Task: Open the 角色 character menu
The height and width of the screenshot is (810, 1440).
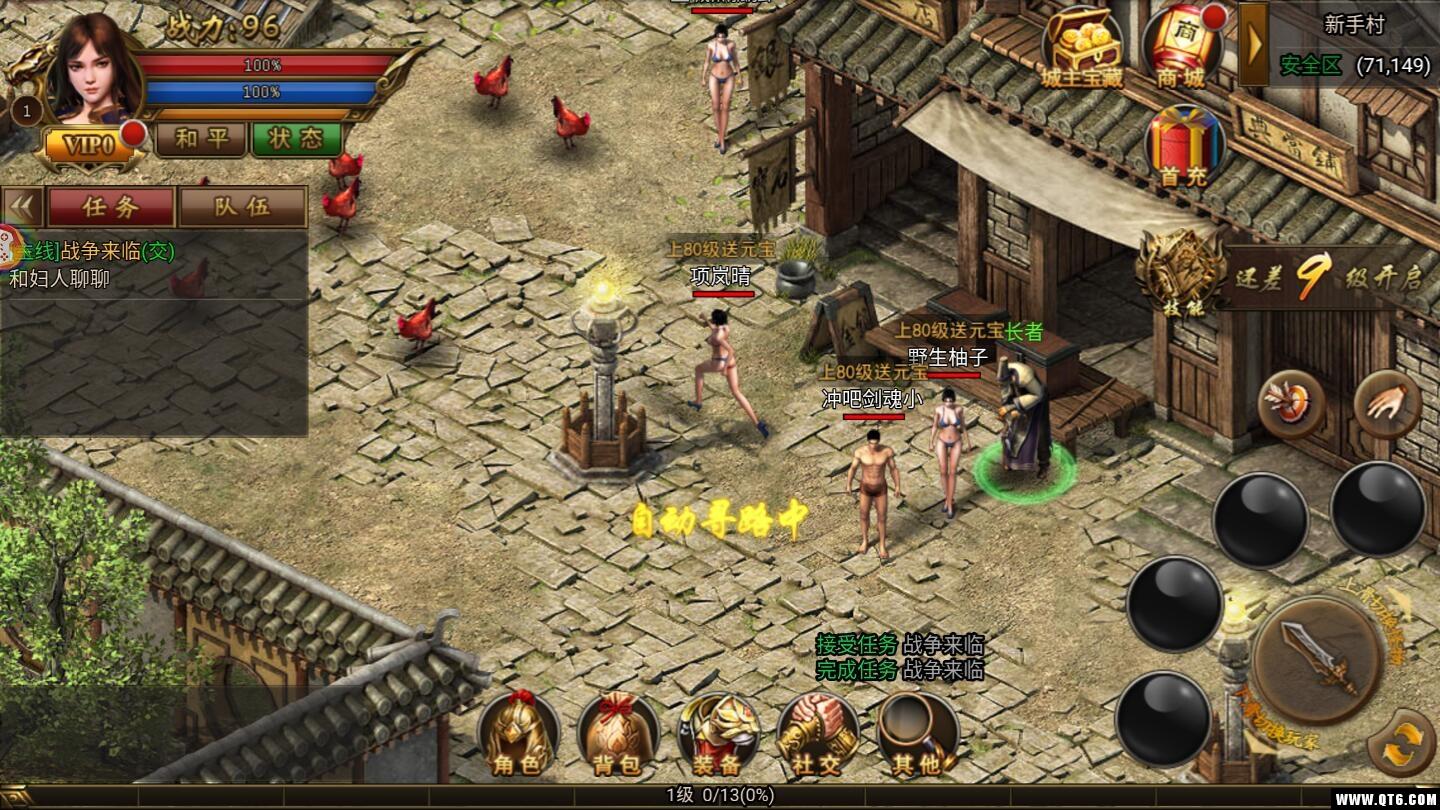Action: pos(517,736)
